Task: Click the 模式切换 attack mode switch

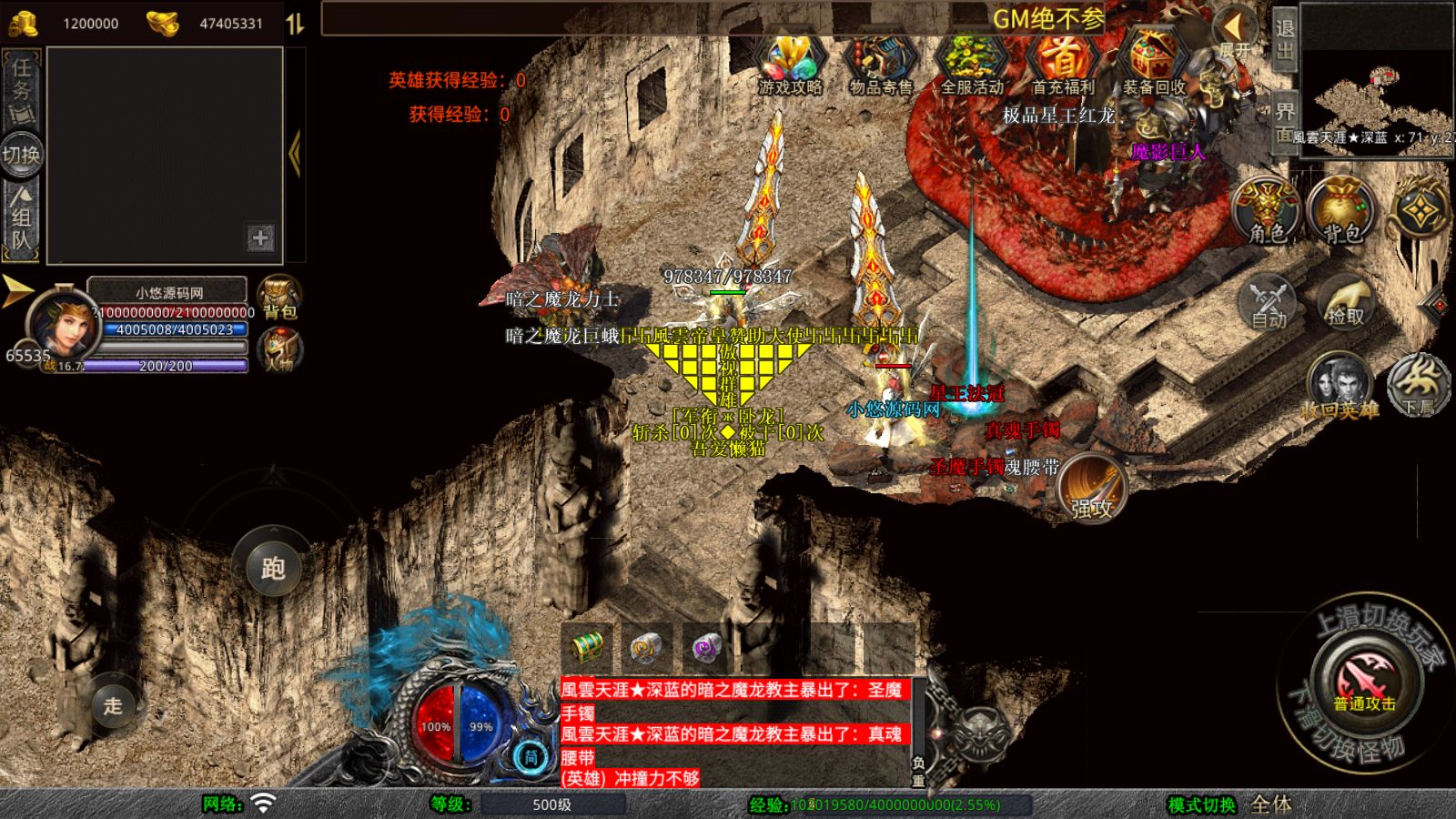Action: [1202, 804]
